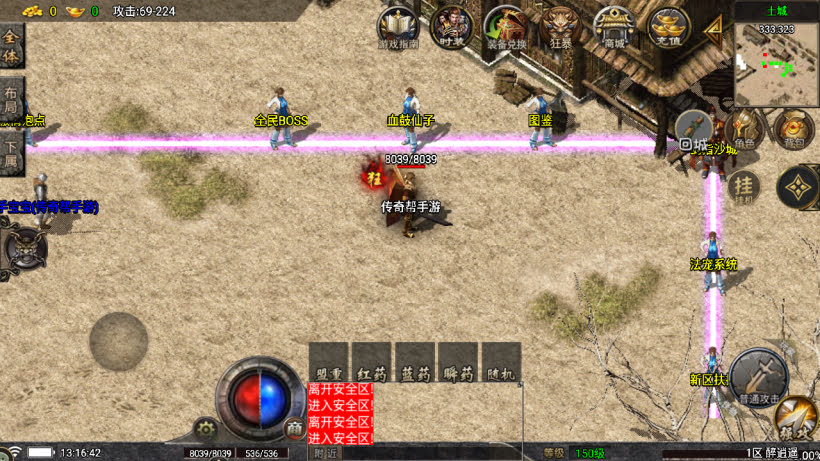
Task: Switch to the 附近 nearby chat tab
Action: [325, 453]
